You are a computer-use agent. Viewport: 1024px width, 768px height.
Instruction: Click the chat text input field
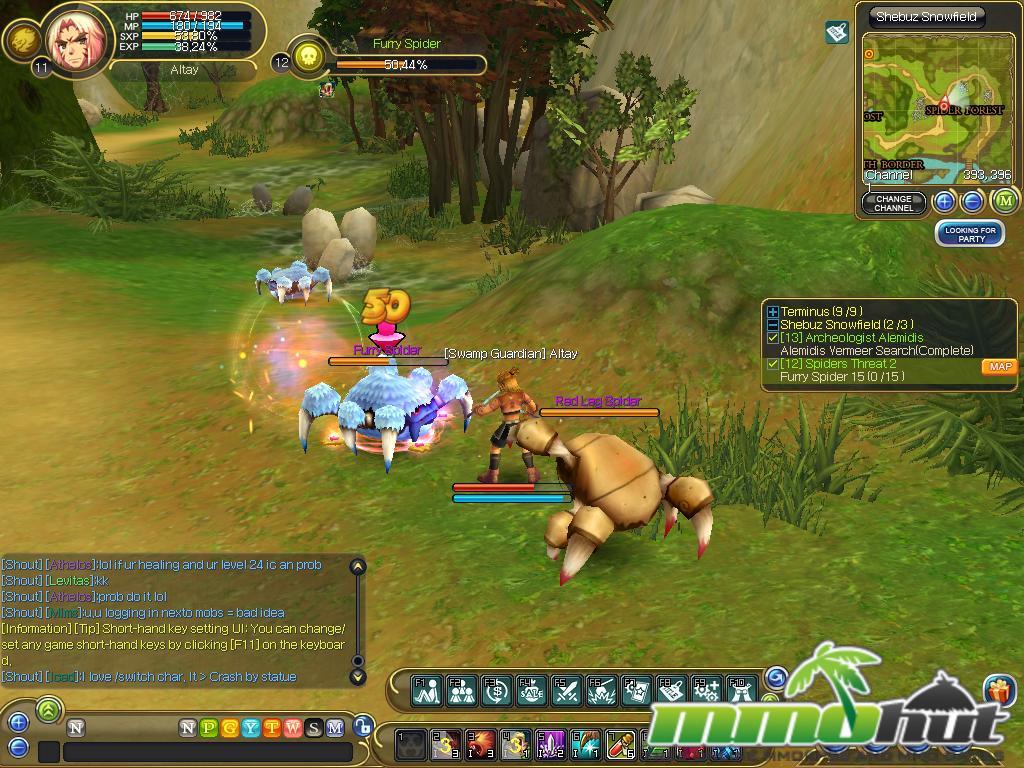(x=208, y=751)
